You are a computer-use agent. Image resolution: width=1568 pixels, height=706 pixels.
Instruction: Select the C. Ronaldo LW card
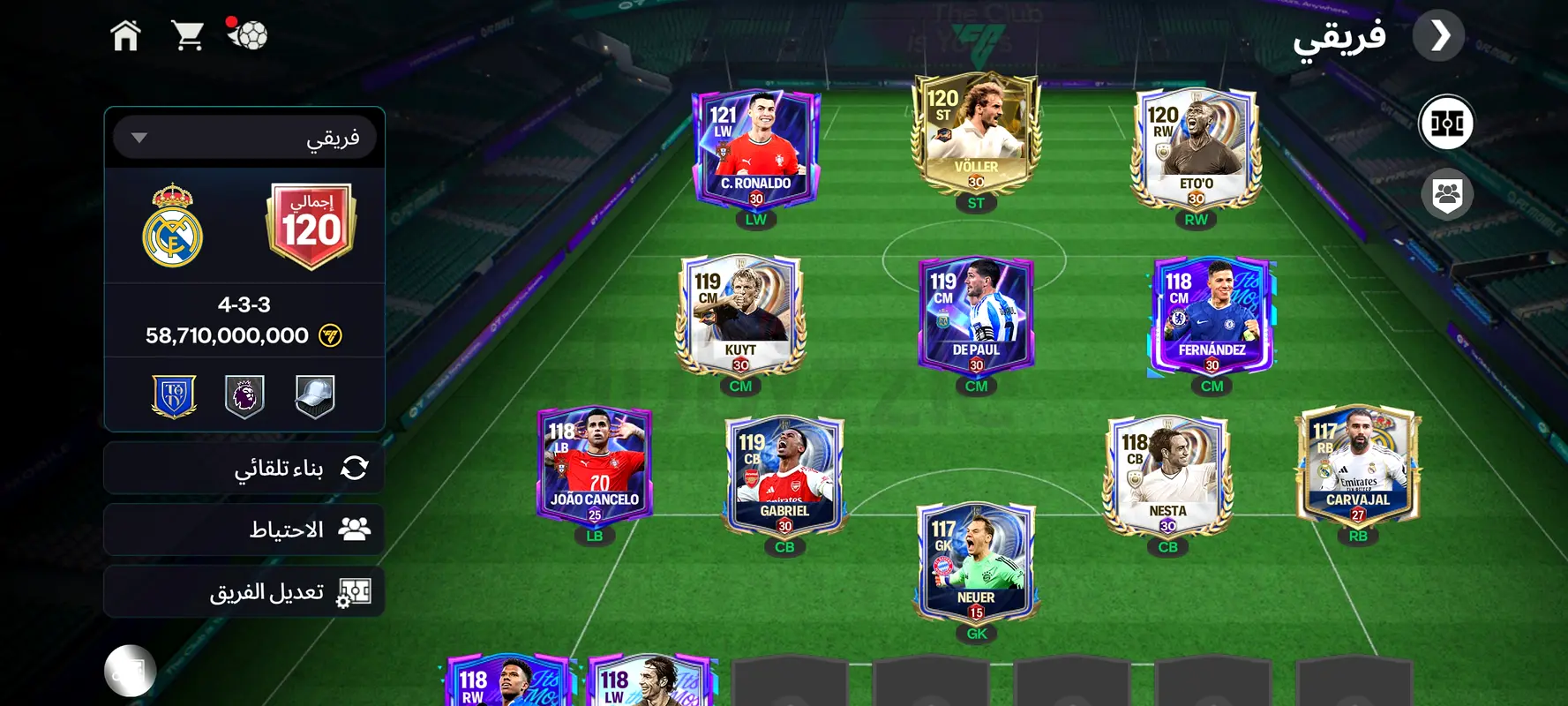[x=756, y=150]
